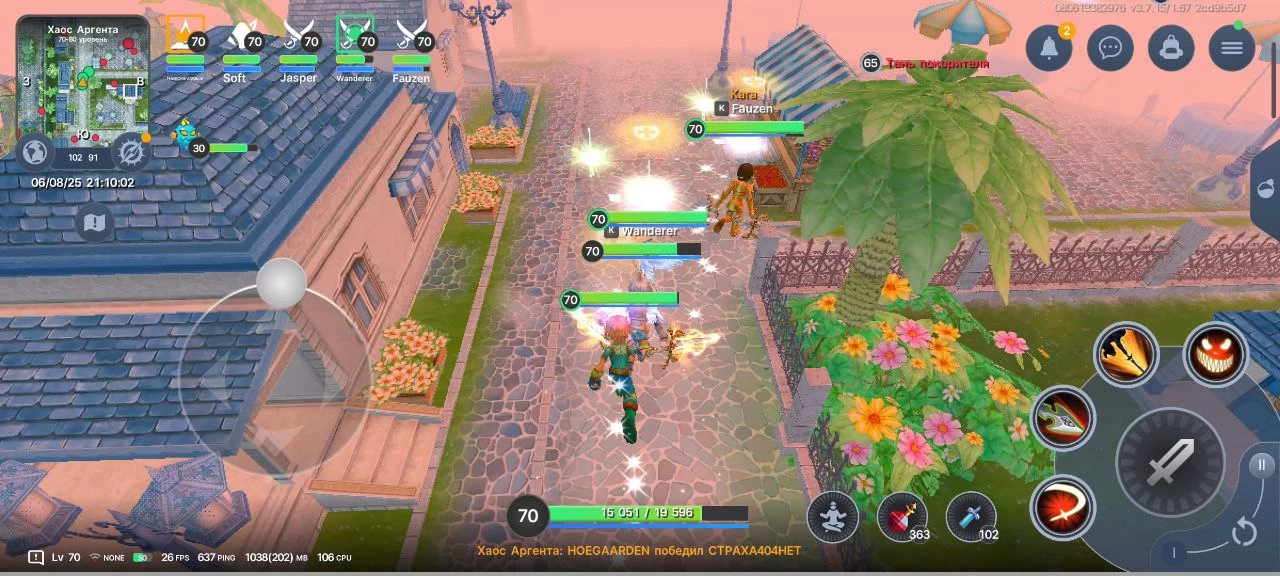
Task: Activate the axe blade skill
Action: (x=1062, y=417)
